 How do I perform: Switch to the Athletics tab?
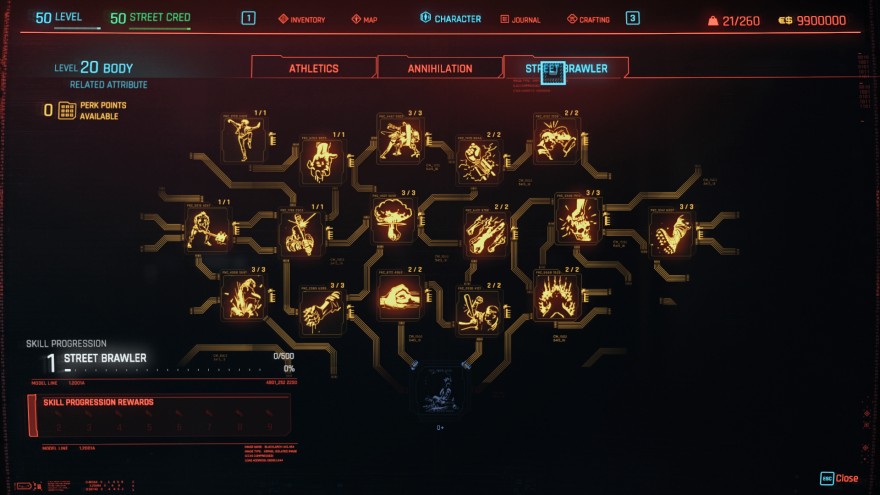pyautogui.click(x=314, y=68)
